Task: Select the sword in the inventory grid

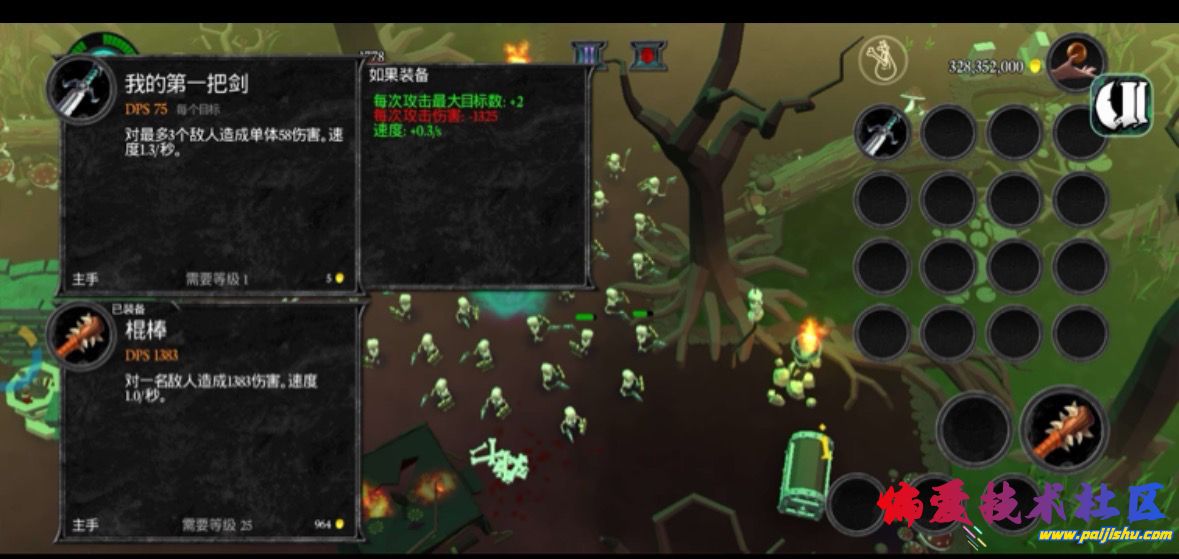Action: [x=882, y=132]
